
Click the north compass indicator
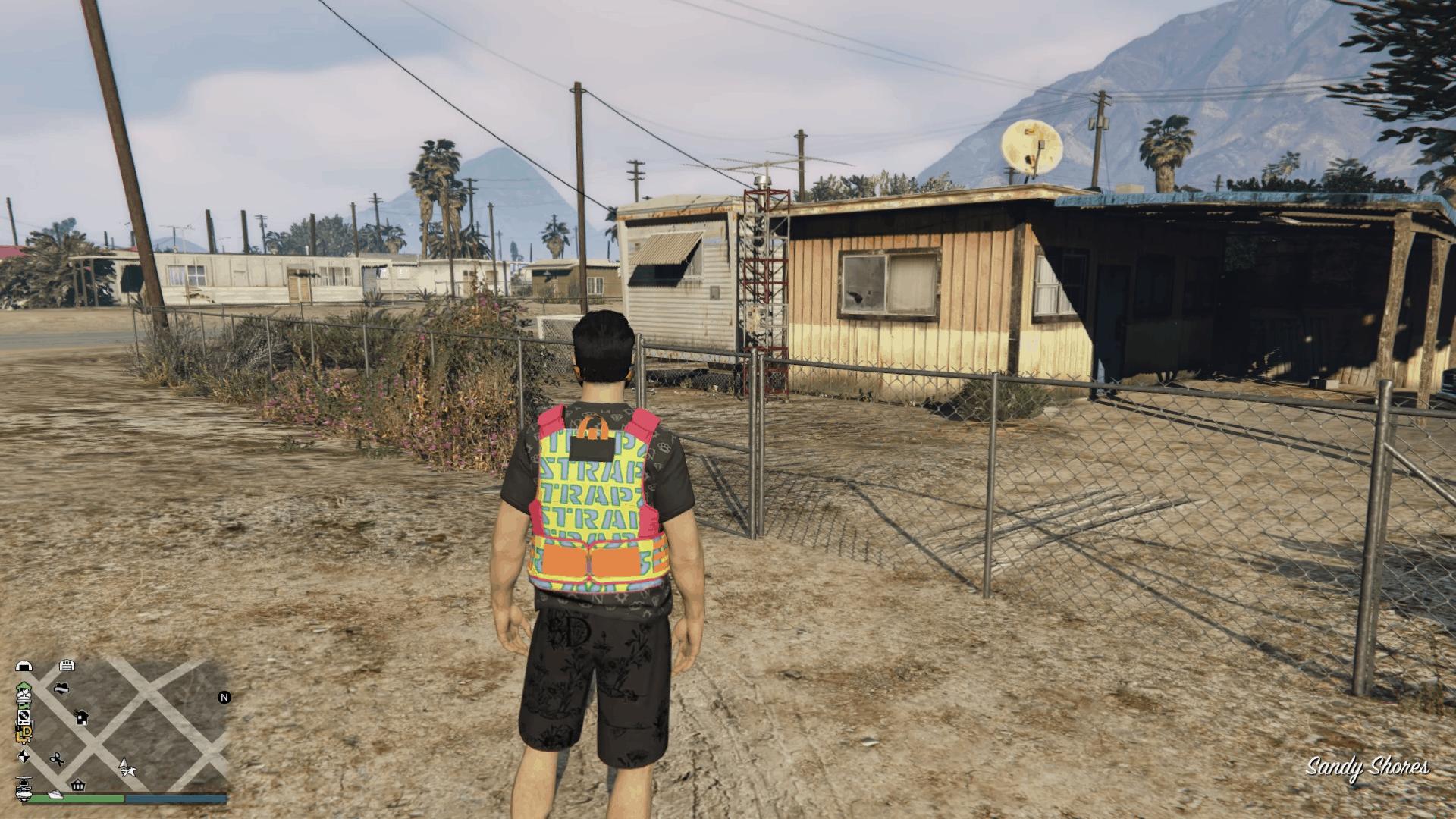[x=224, y=698]
